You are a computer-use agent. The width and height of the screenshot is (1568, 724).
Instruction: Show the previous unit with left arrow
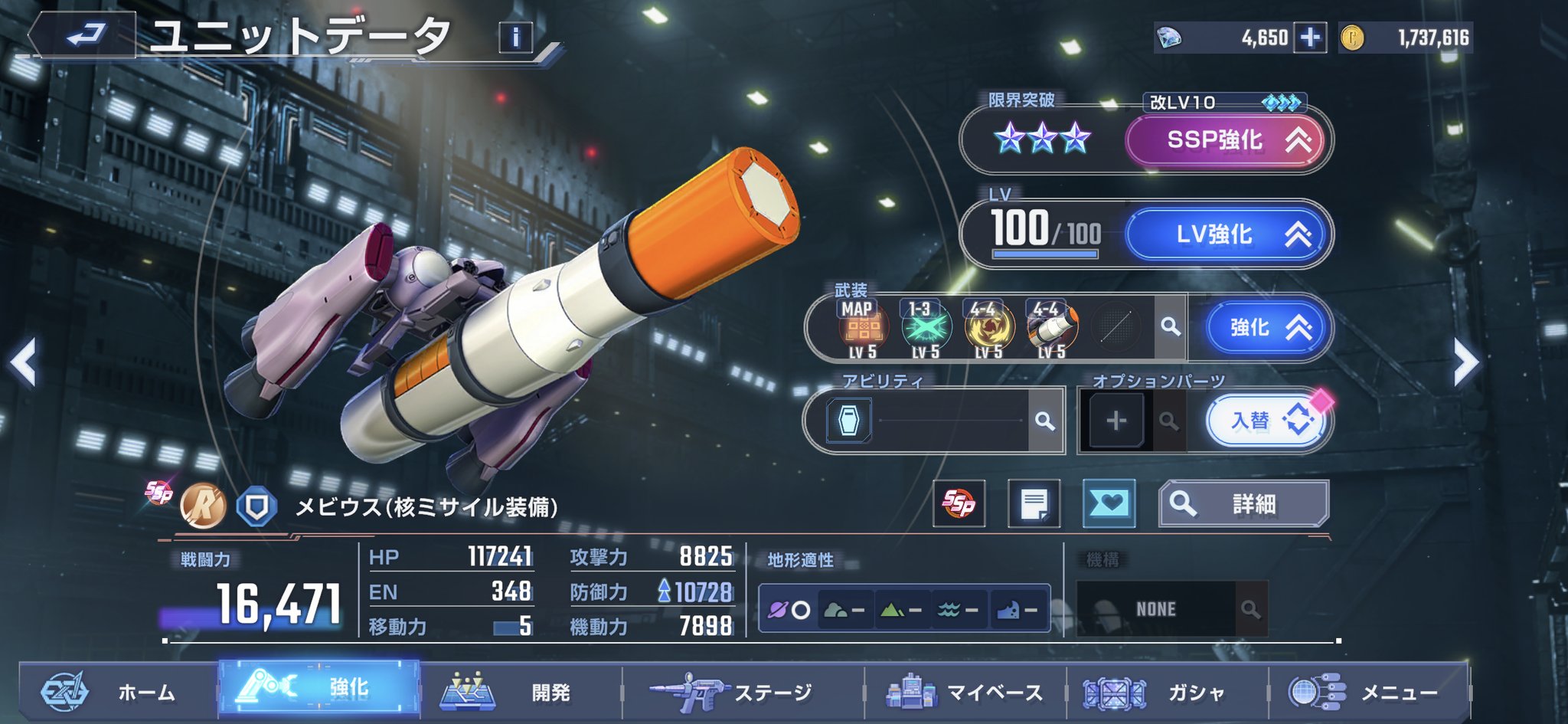pos(23,362)
